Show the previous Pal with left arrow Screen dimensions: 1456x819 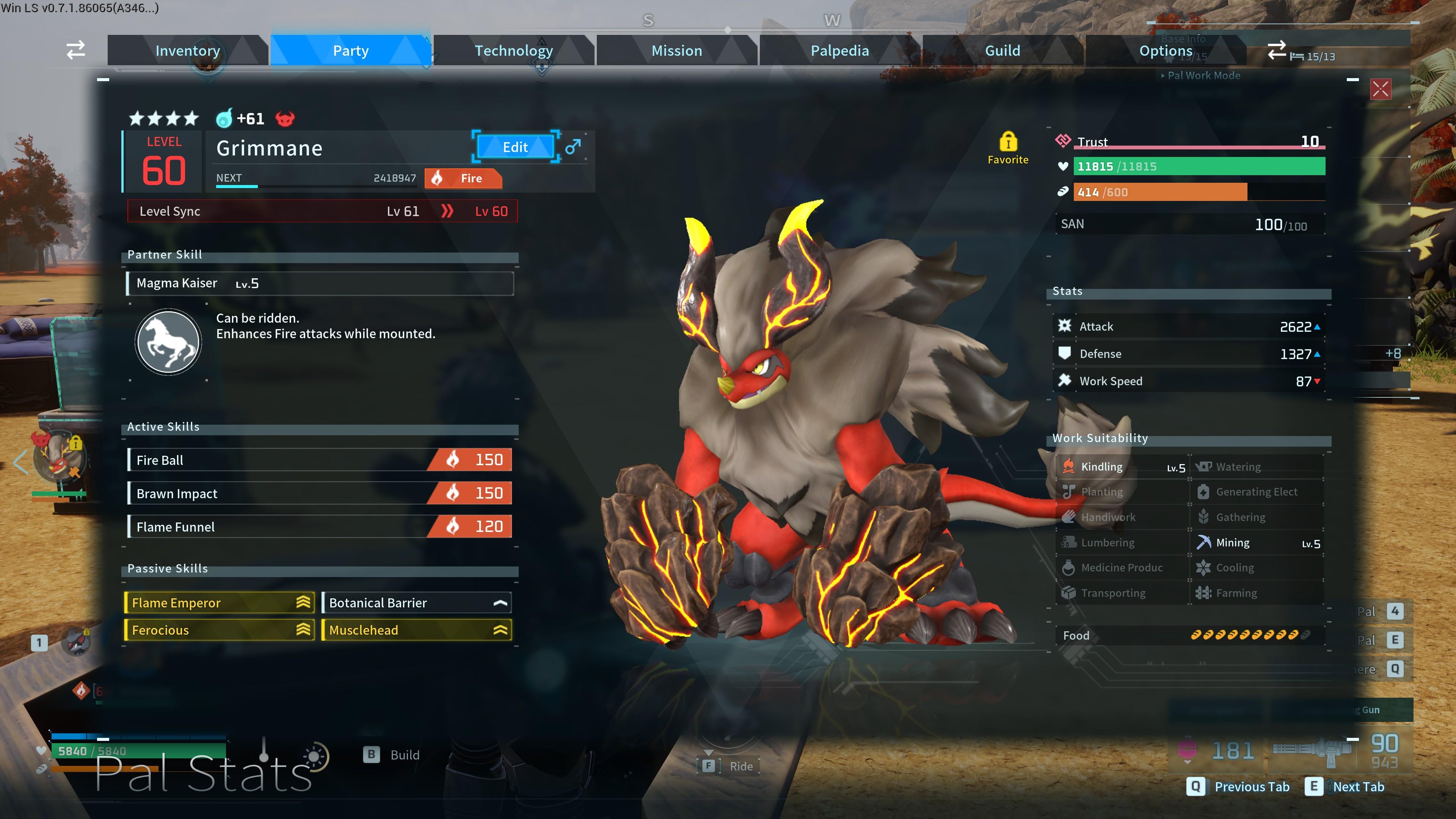(20, 462)
